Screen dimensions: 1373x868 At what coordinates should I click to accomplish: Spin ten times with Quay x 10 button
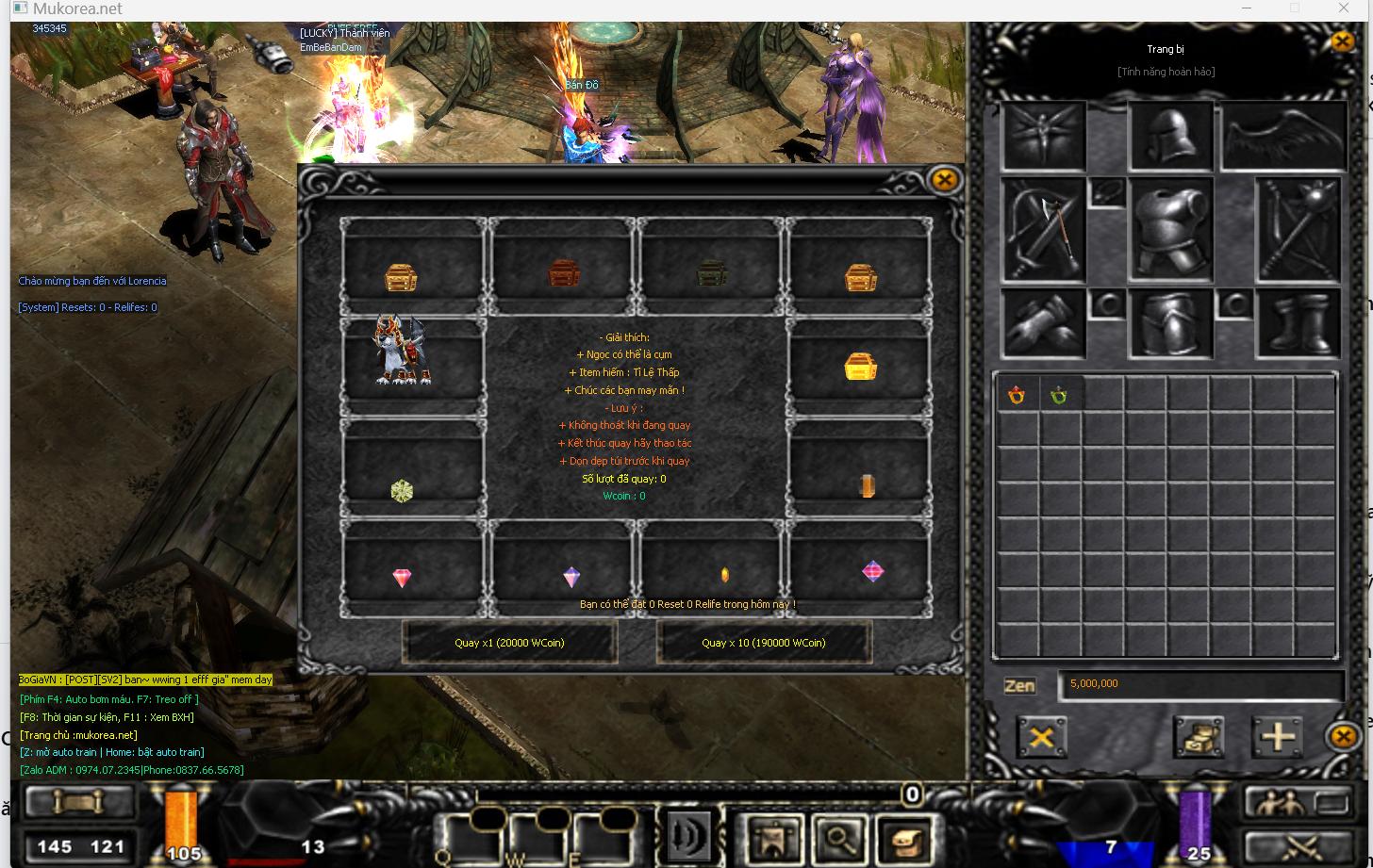[763, 643]
